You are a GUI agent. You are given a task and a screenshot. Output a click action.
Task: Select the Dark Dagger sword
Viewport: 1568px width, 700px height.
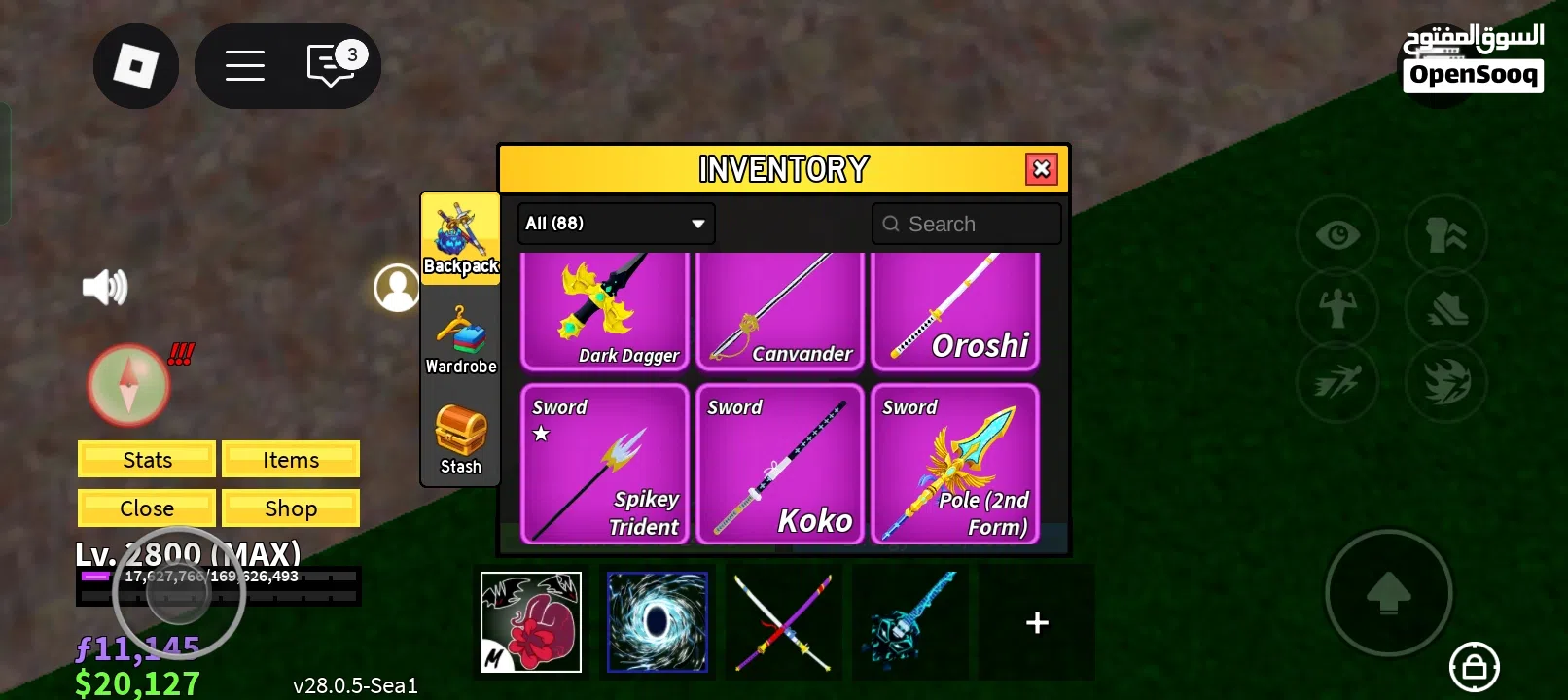[x=605, y=309]
